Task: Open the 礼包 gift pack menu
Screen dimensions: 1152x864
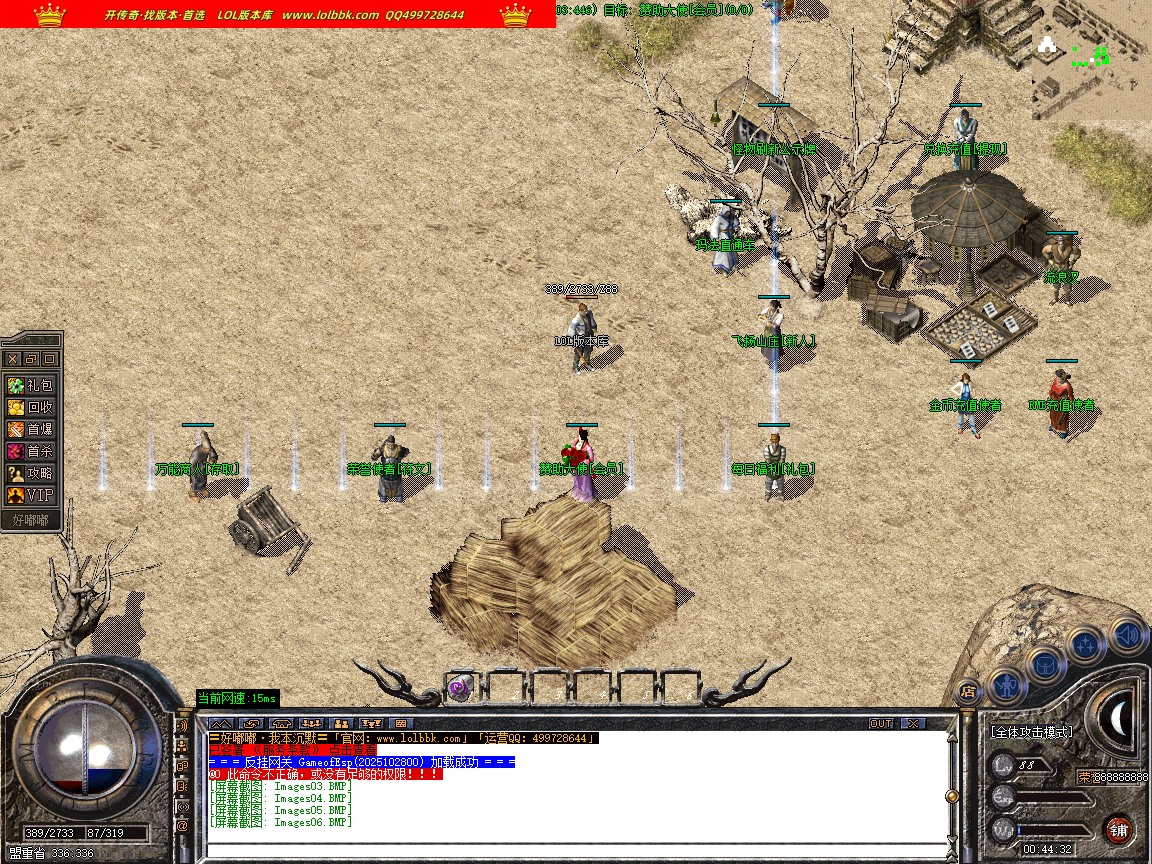Action: [x=31, y=385]
